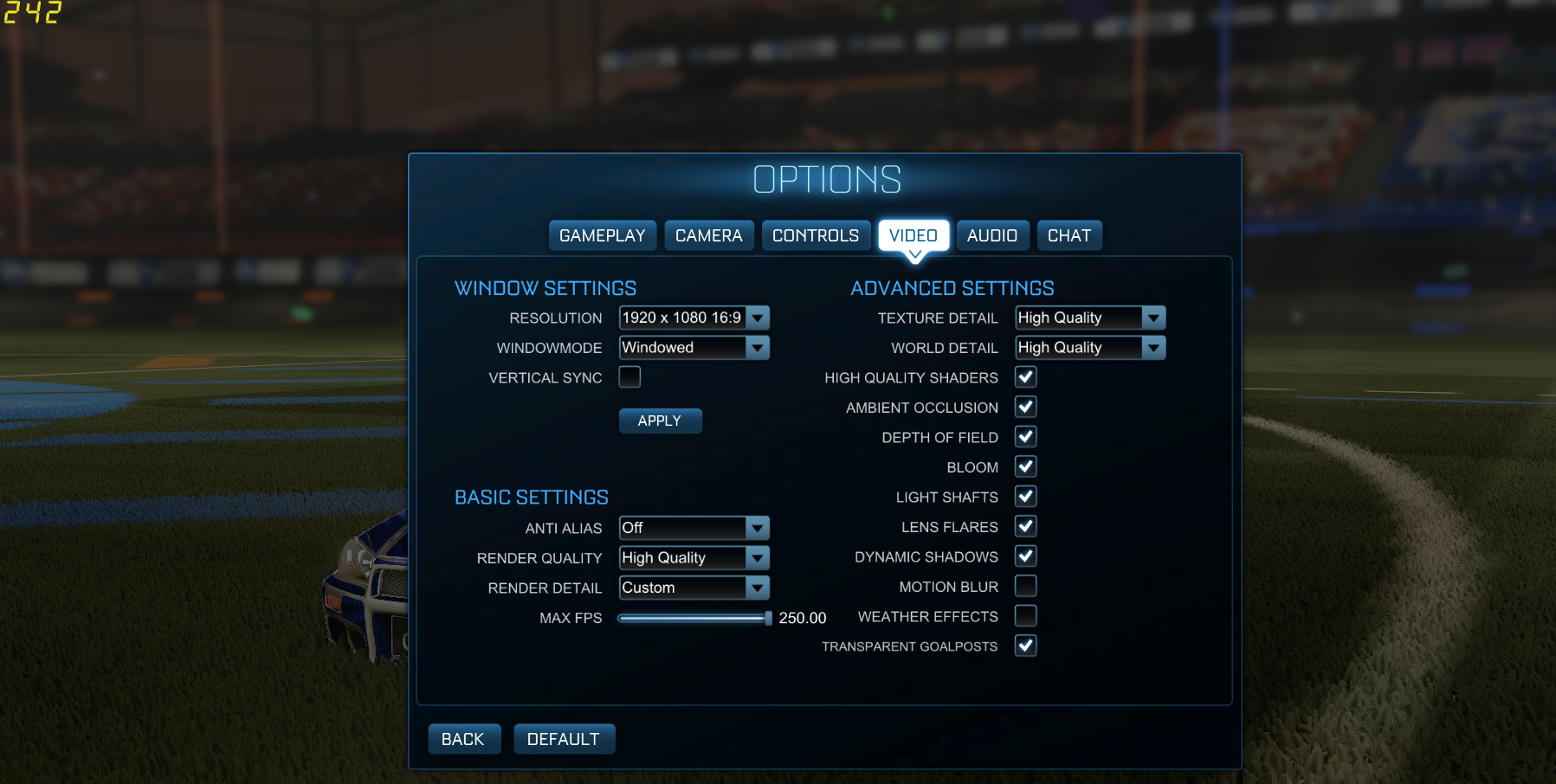
Task: Click the Apply button
Action: (660, 421)
